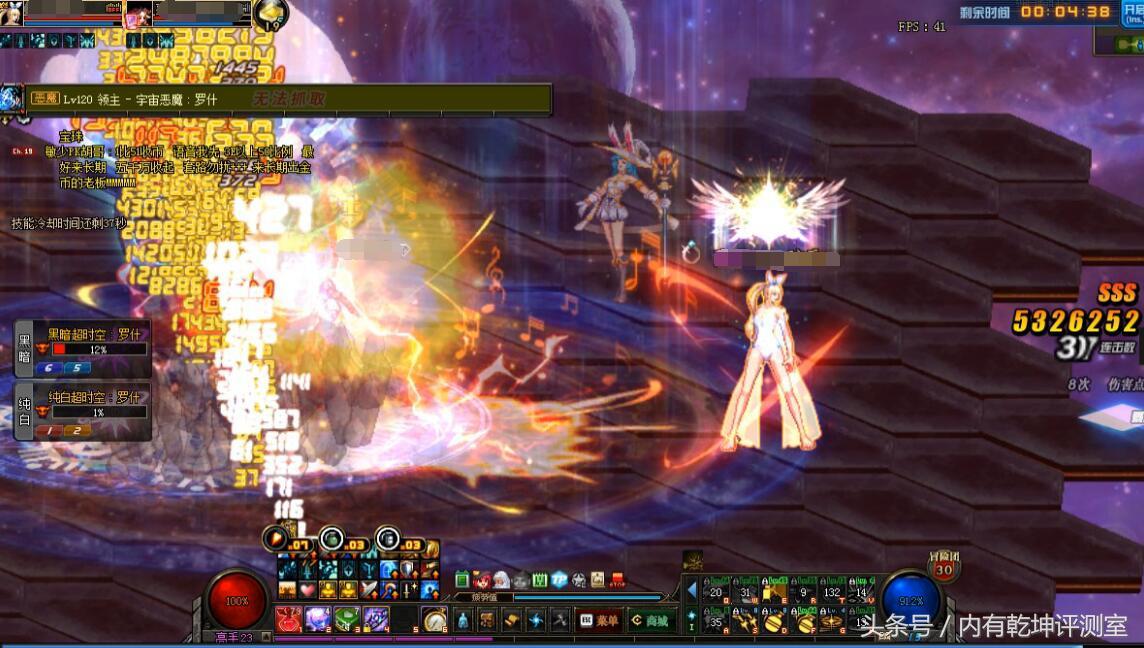
Task: Click the red STOP icon
Action: 617,580
